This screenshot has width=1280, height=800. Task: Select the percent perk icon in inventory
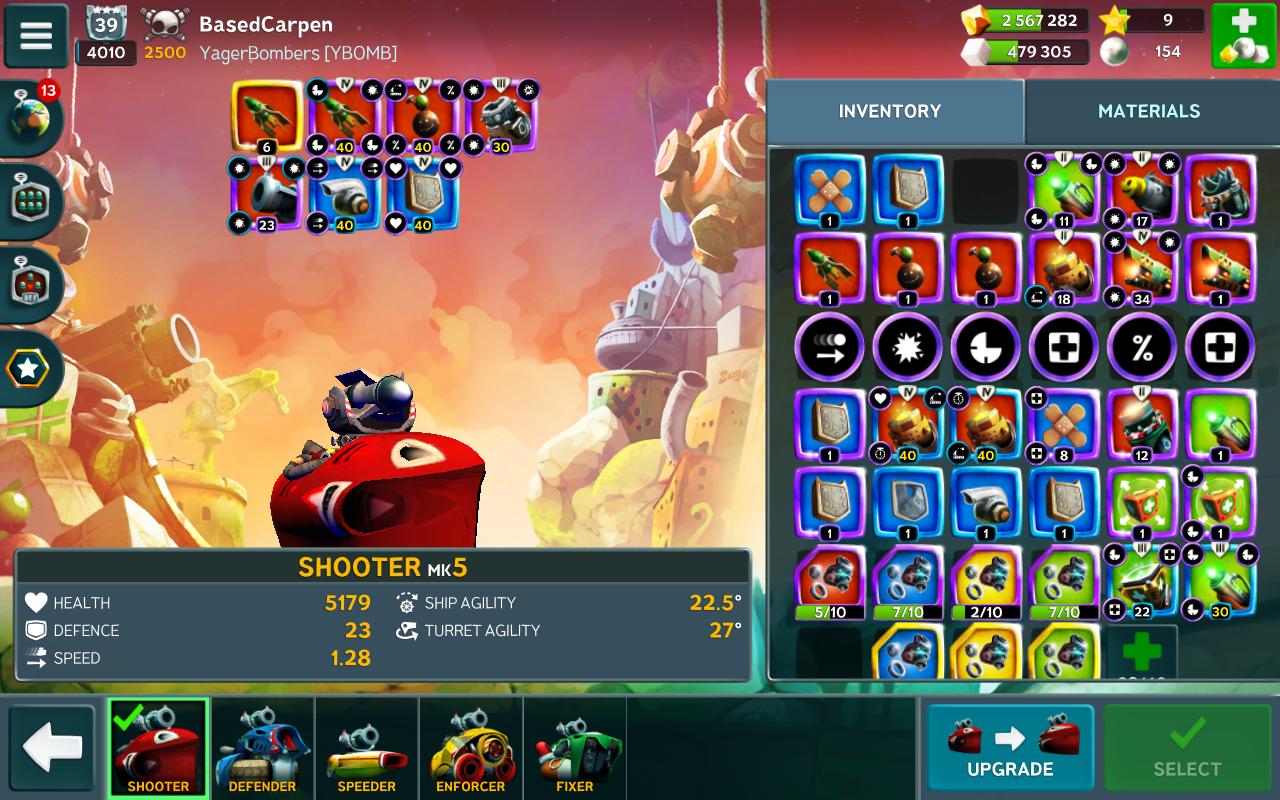1141,348
